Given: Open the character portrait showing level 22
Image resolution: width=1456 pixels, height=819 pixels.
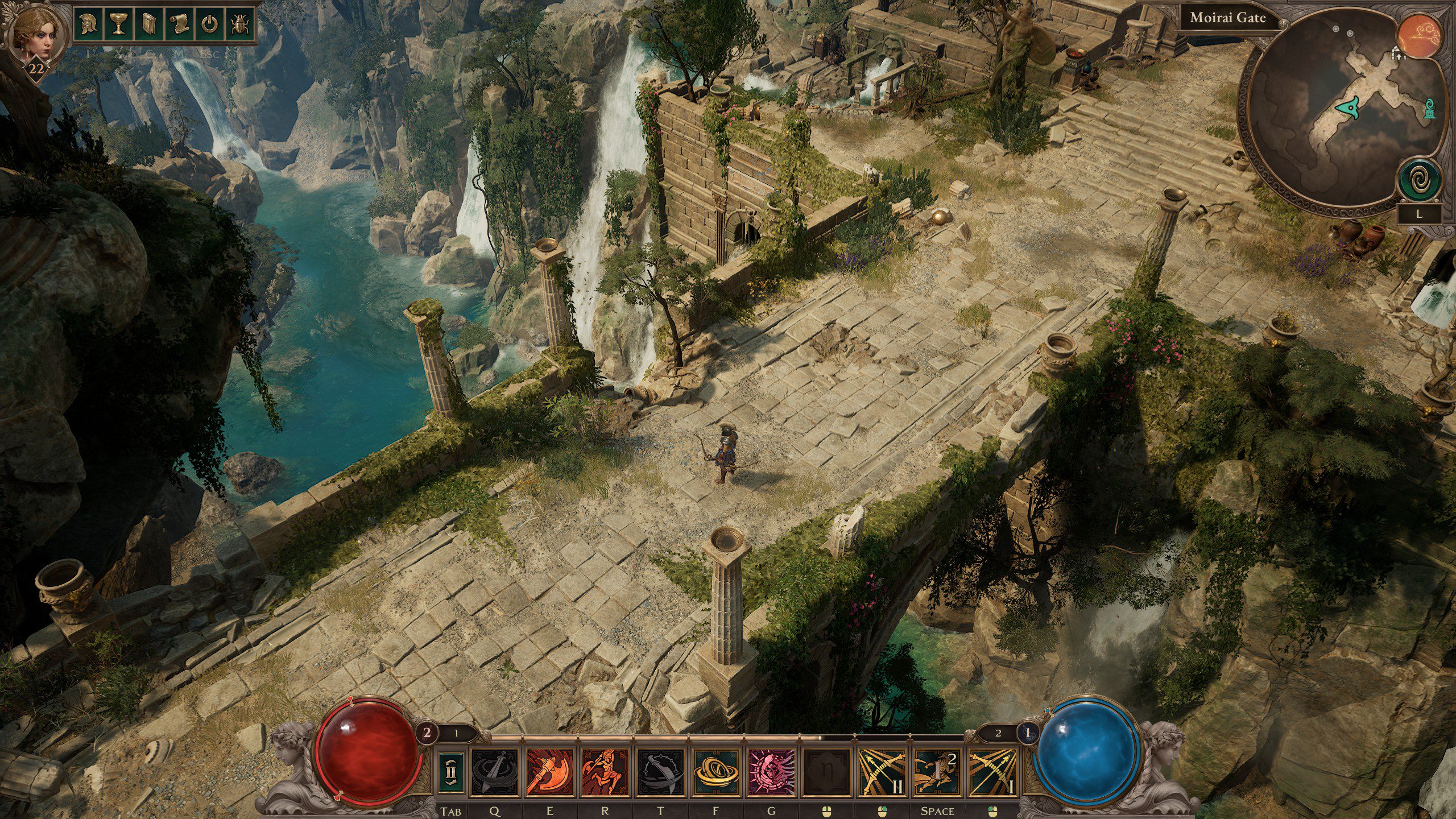Looking at the screenshot, I should pos(35,34).
